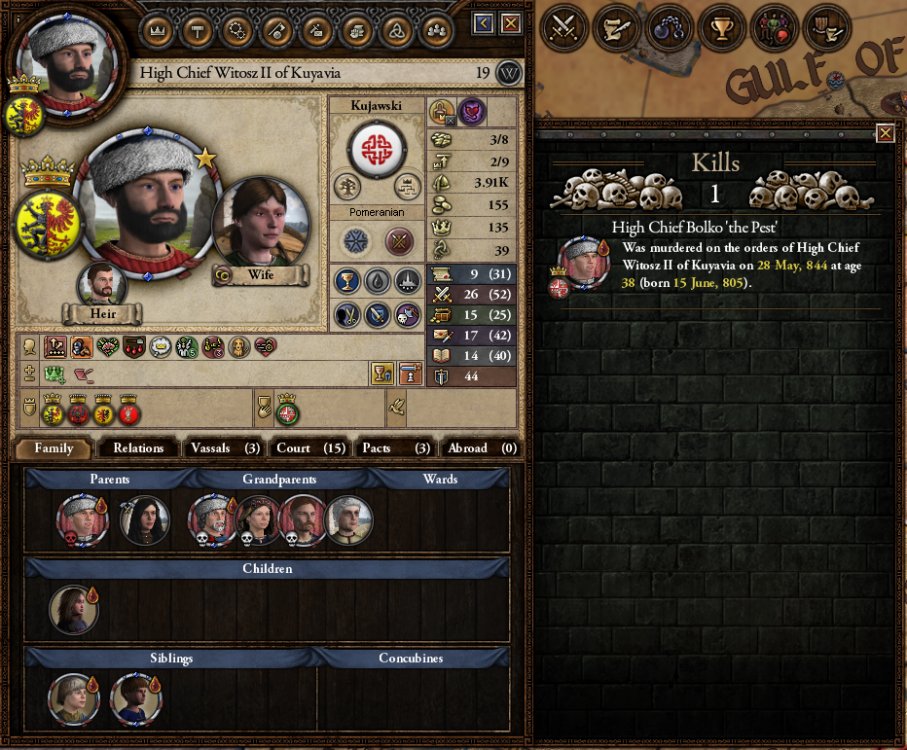The image size is (907, 750).
Task: Click the Kujawski dynasty shield emblem
Action: [377, 149]
